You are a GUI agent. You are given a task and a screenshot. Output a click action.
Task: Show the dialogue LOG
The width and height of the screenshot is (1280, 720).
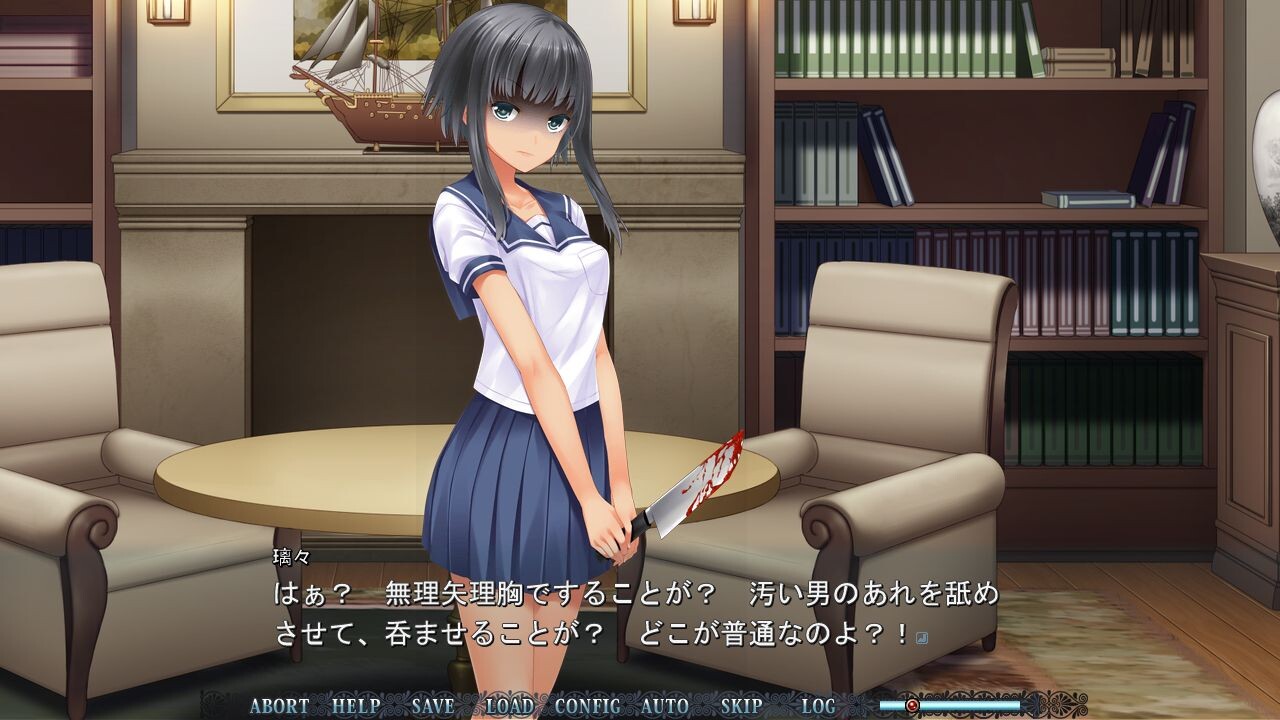coord(818,705)
